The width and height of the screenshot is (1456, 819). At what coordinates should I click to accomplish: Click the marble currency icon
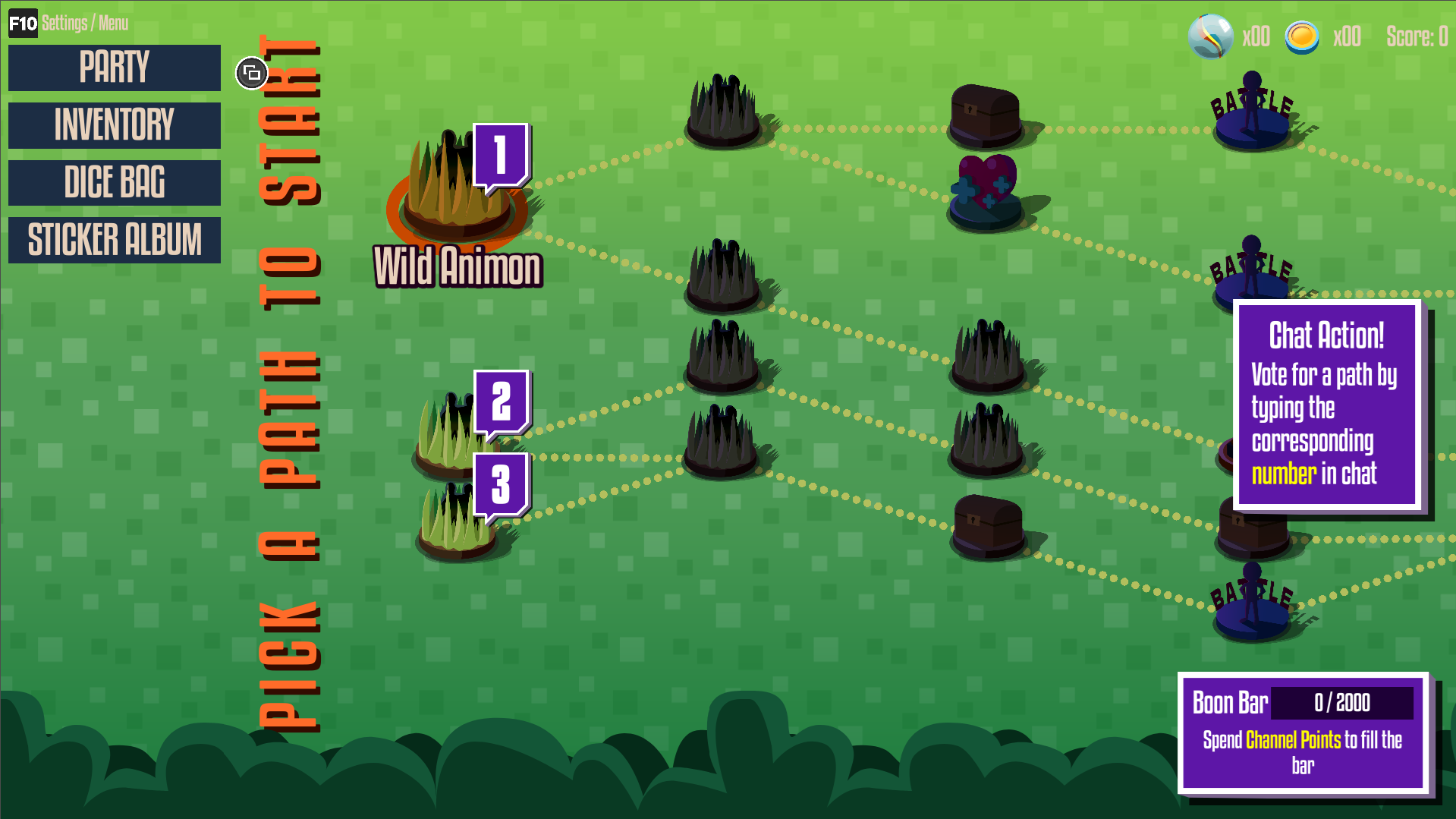pos(1209,36)
